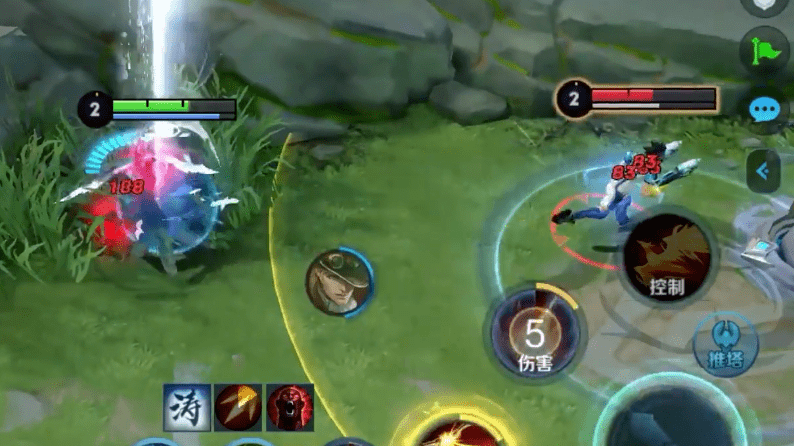This screenshot has height=446, width=794.
Task: Click the cowboy hero portrait icon
Action: tap(337, 282)
